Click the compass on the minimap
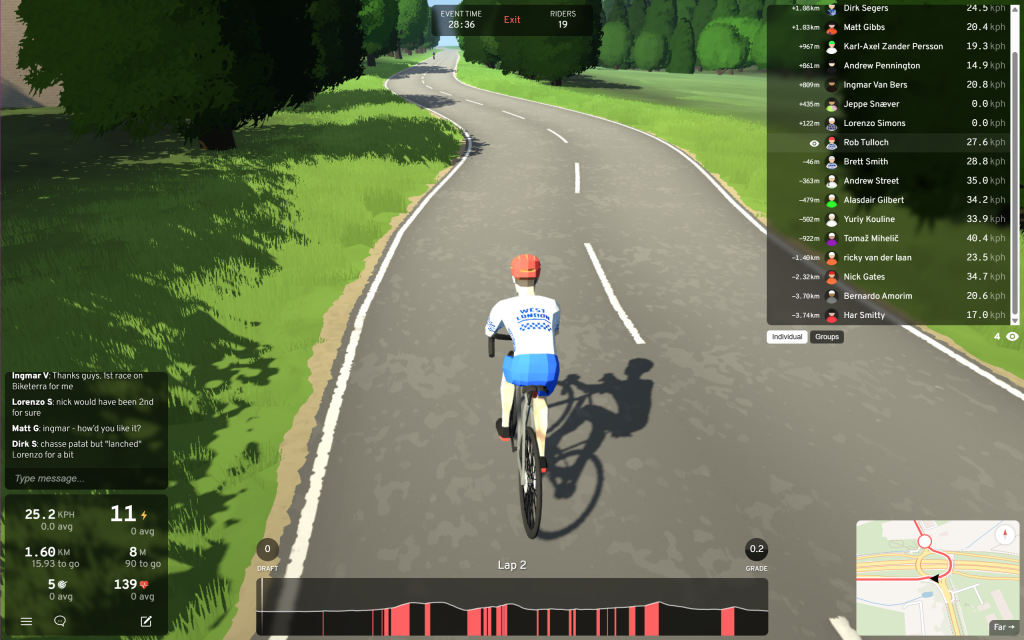The height and width of the screenshot is (640, 1024). tap(1005, 534)
